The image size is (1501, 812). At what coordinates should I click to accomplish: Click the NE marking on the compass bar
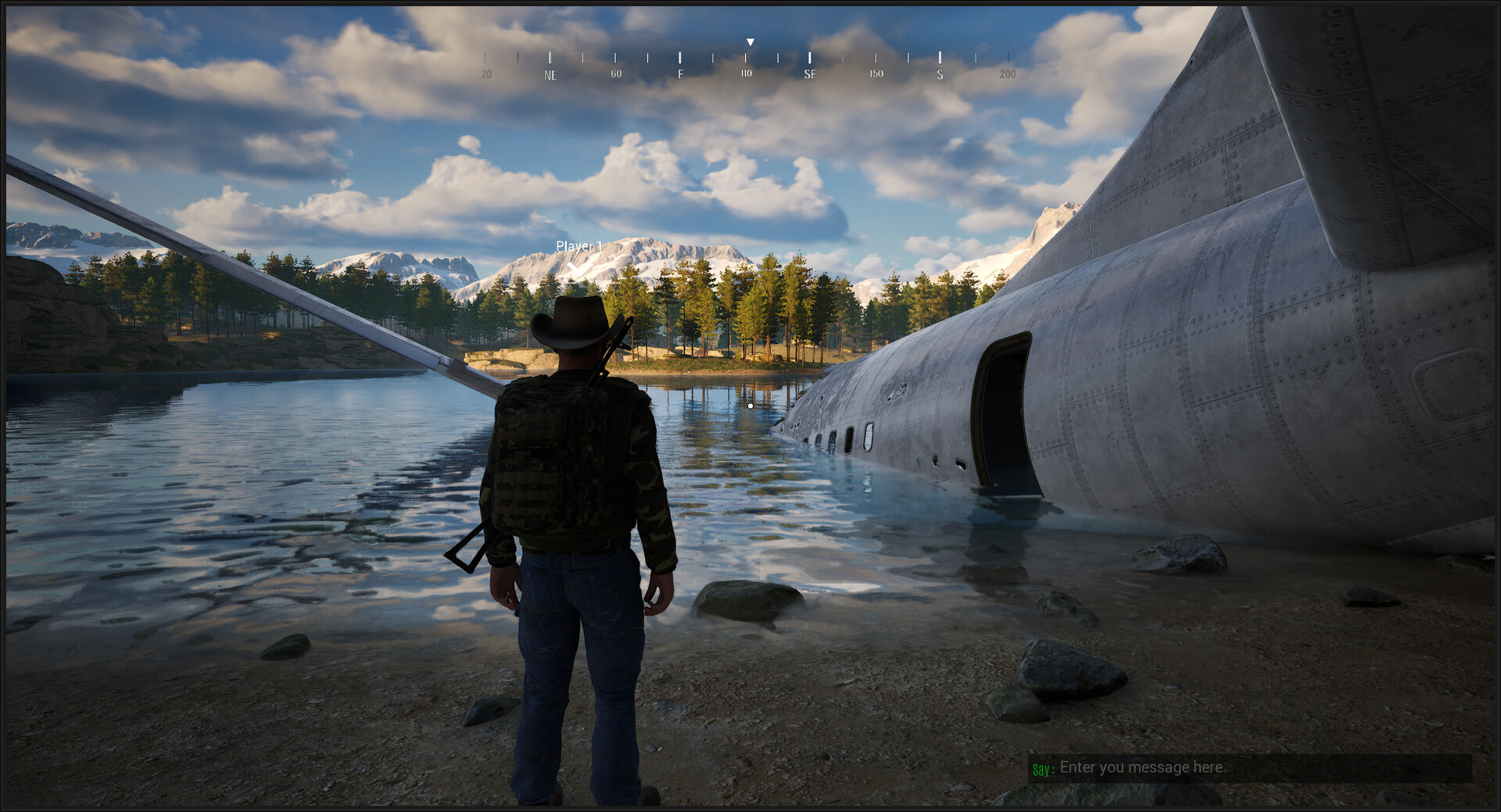point(551,74)
